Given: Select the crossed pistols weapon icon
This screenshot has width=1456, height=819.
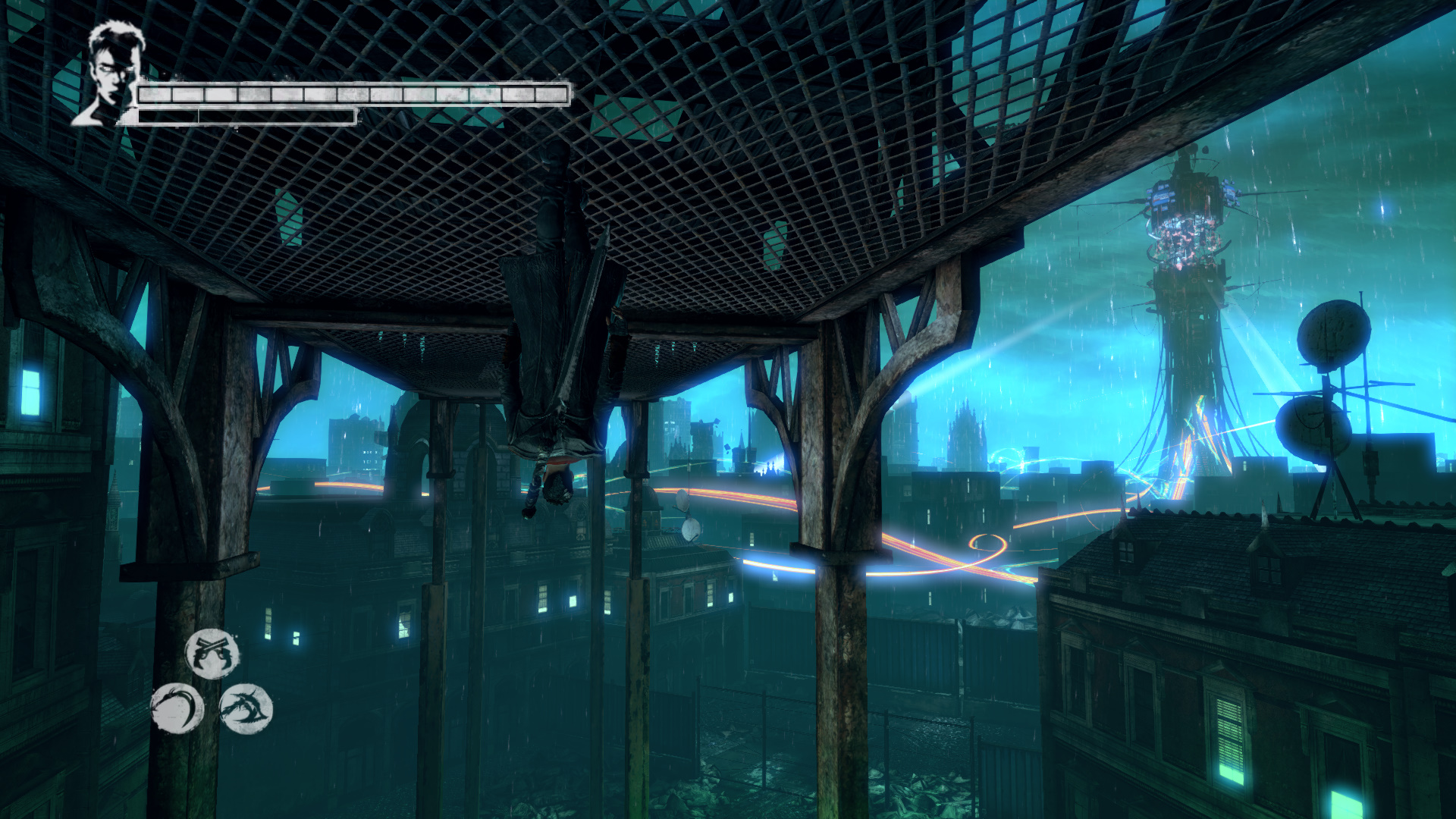Looking at the screenshot, I should 212,654.
